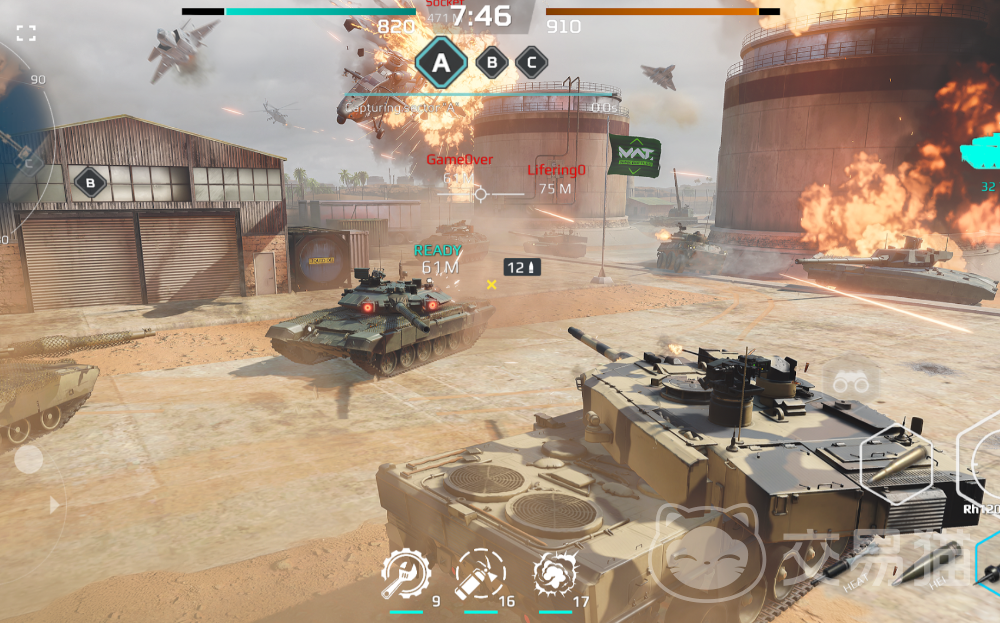The height and width of the screenshot is (623, 1000).
Task: Tap the virtual joystick knob
Action: [29, 459]
